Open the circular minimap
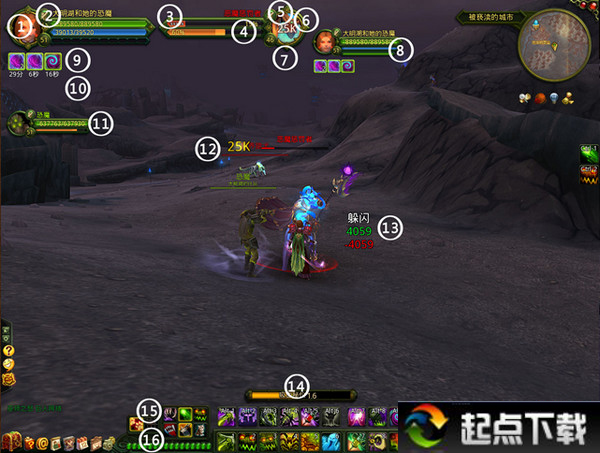Screen dimensions: 600x453 (554, 42)
